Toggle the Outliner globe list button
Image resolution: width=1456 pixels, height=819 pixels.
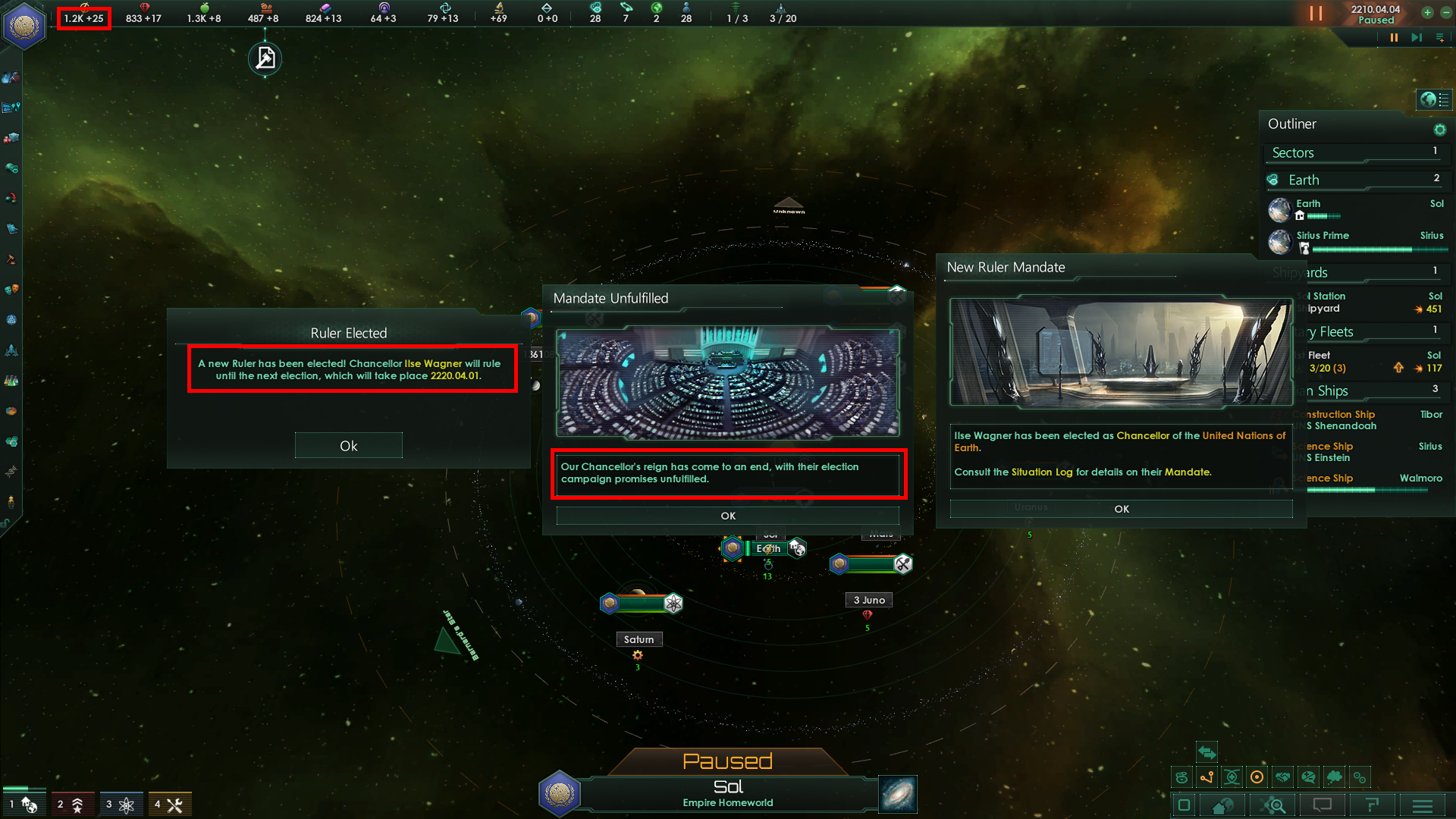pos(1434,99)
